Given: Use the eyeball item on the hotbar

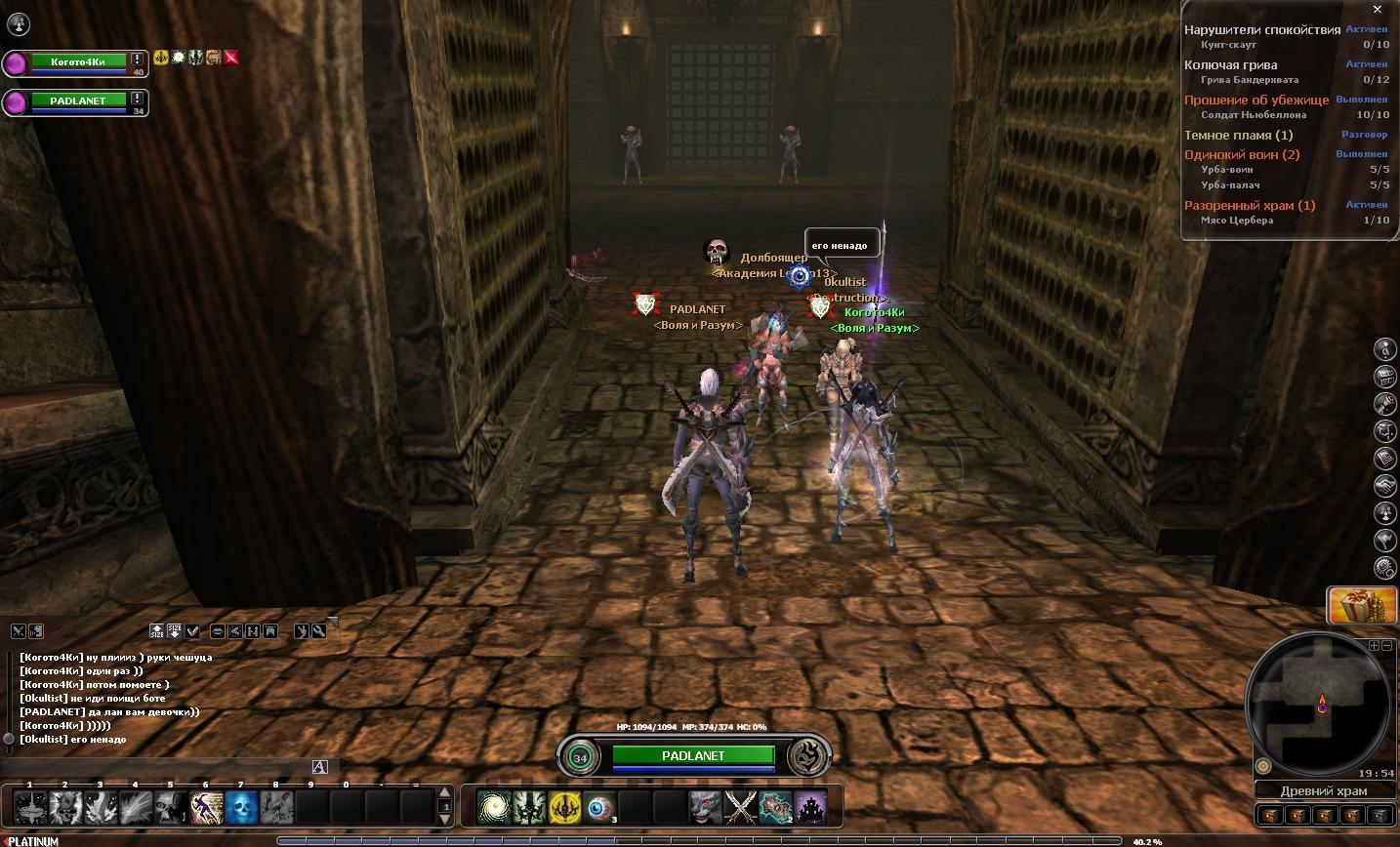Looking at the screenshot, I should tap(599, 808).
